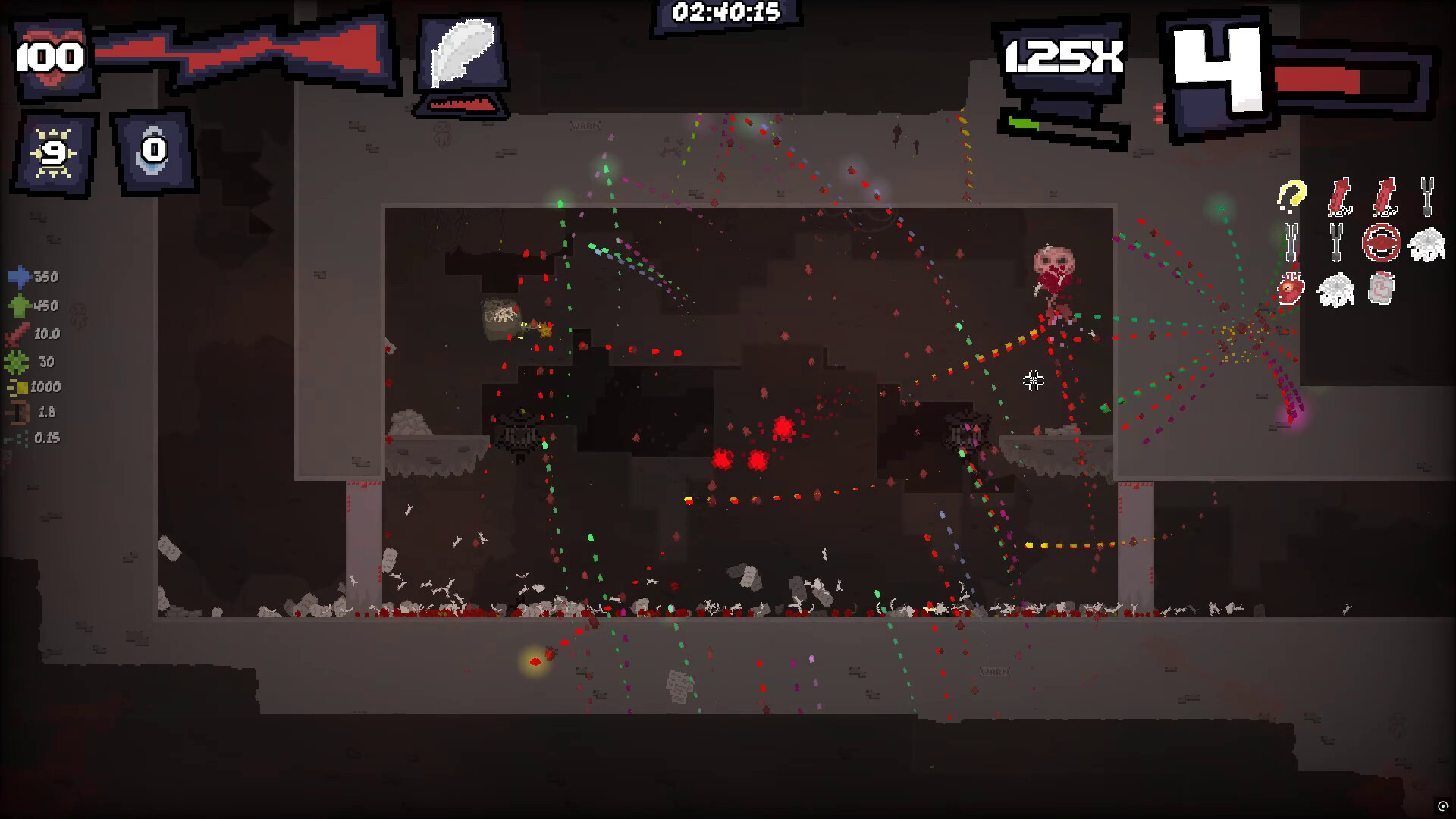Viewport: 1456px width, 819px height.
Task: Click the forbidden mouth red circle item
Action: pos(1381,243)
